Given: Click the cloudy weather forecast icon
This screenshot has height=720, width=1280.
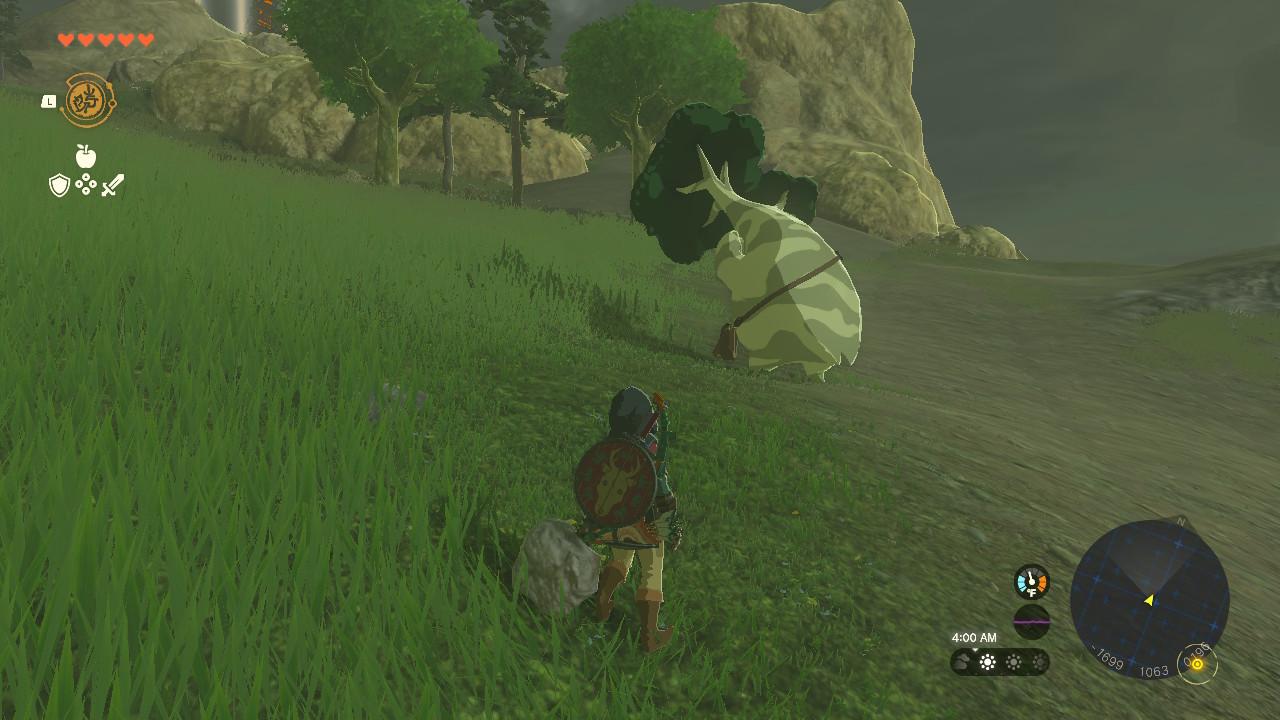Looking at the screenshot, I should [x=963, y=660].
